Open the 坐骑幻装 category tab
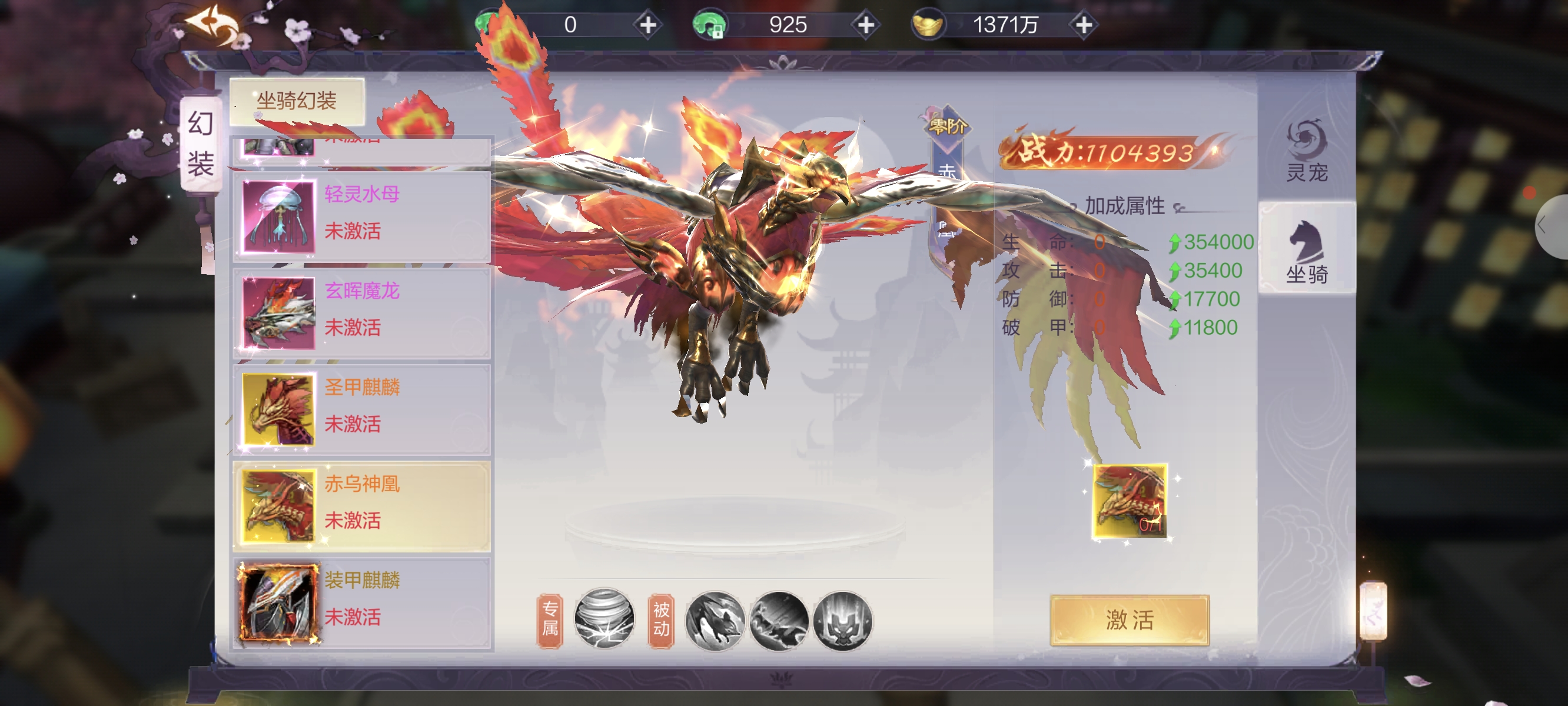 (x=297, y=101)
